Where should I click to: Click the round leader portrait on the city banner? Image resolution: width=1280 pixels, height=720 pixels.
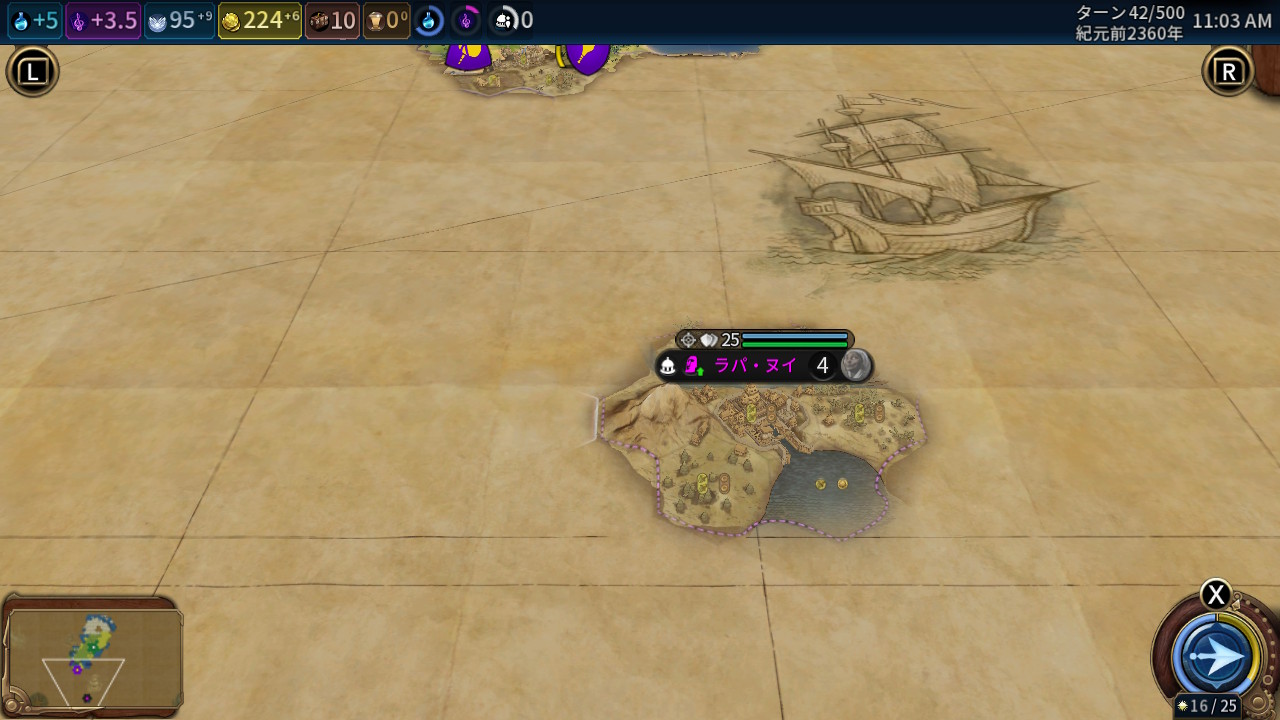pos(855,366)
